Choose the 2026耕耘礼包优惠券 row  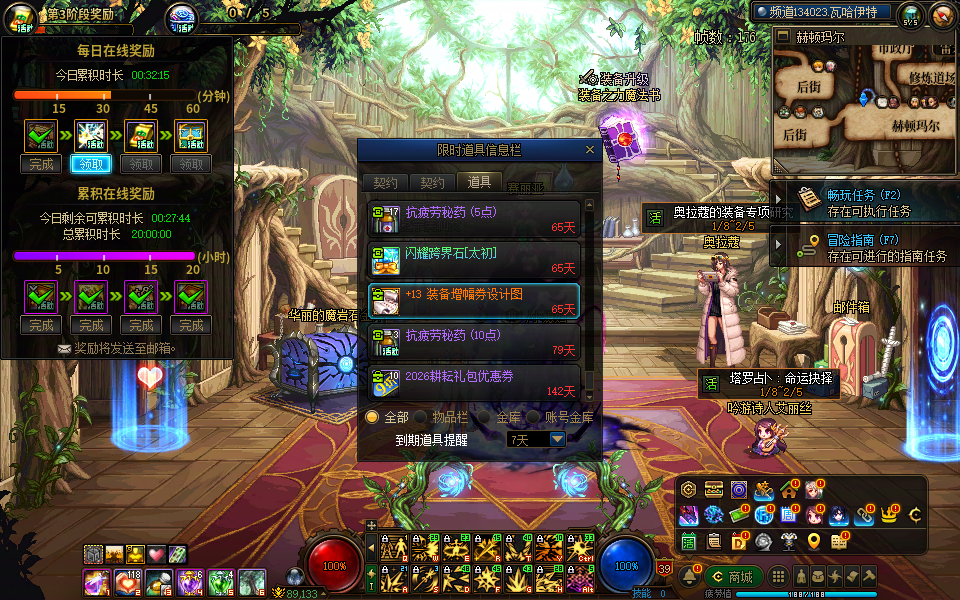pos(474,383)
